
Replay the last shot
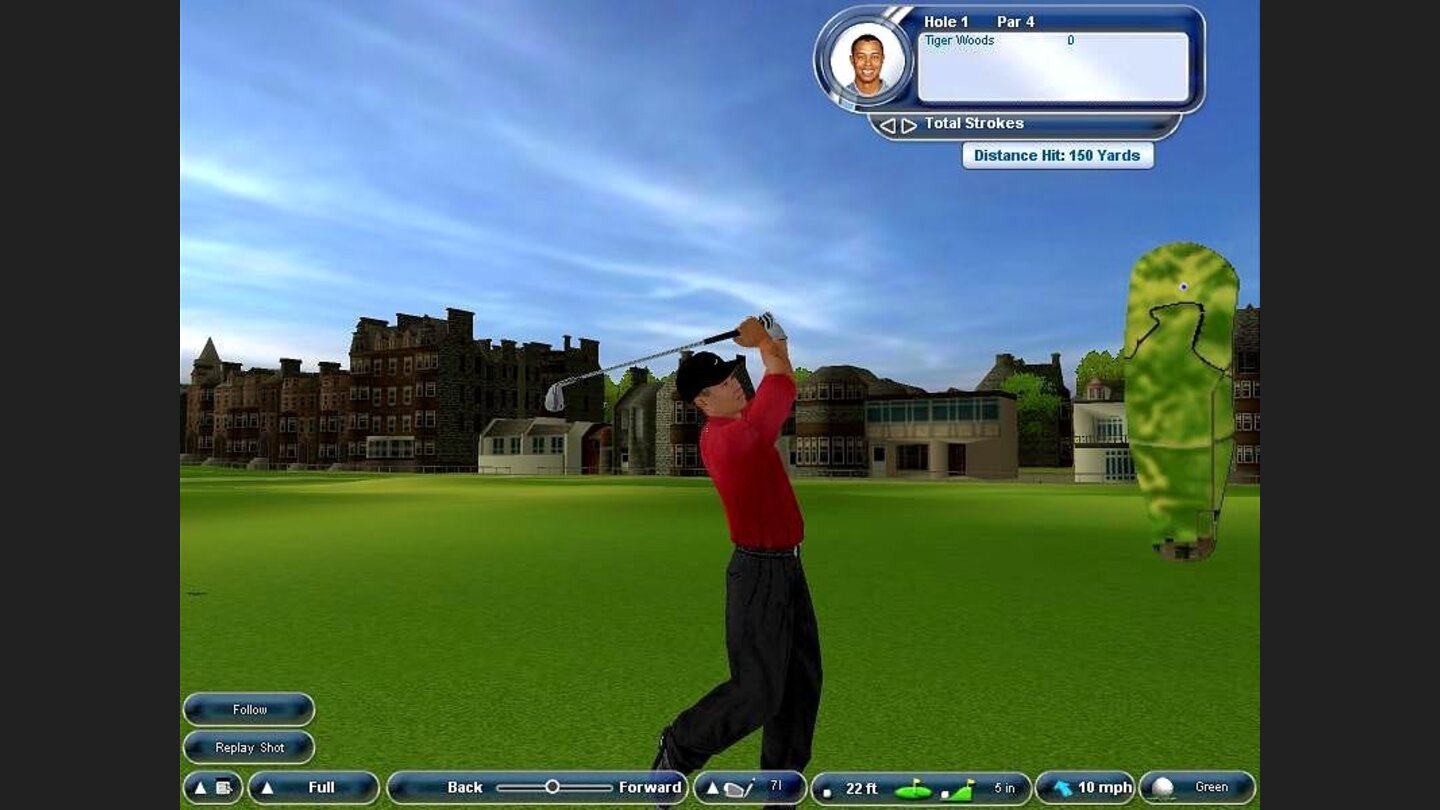(x=249, y=748)
